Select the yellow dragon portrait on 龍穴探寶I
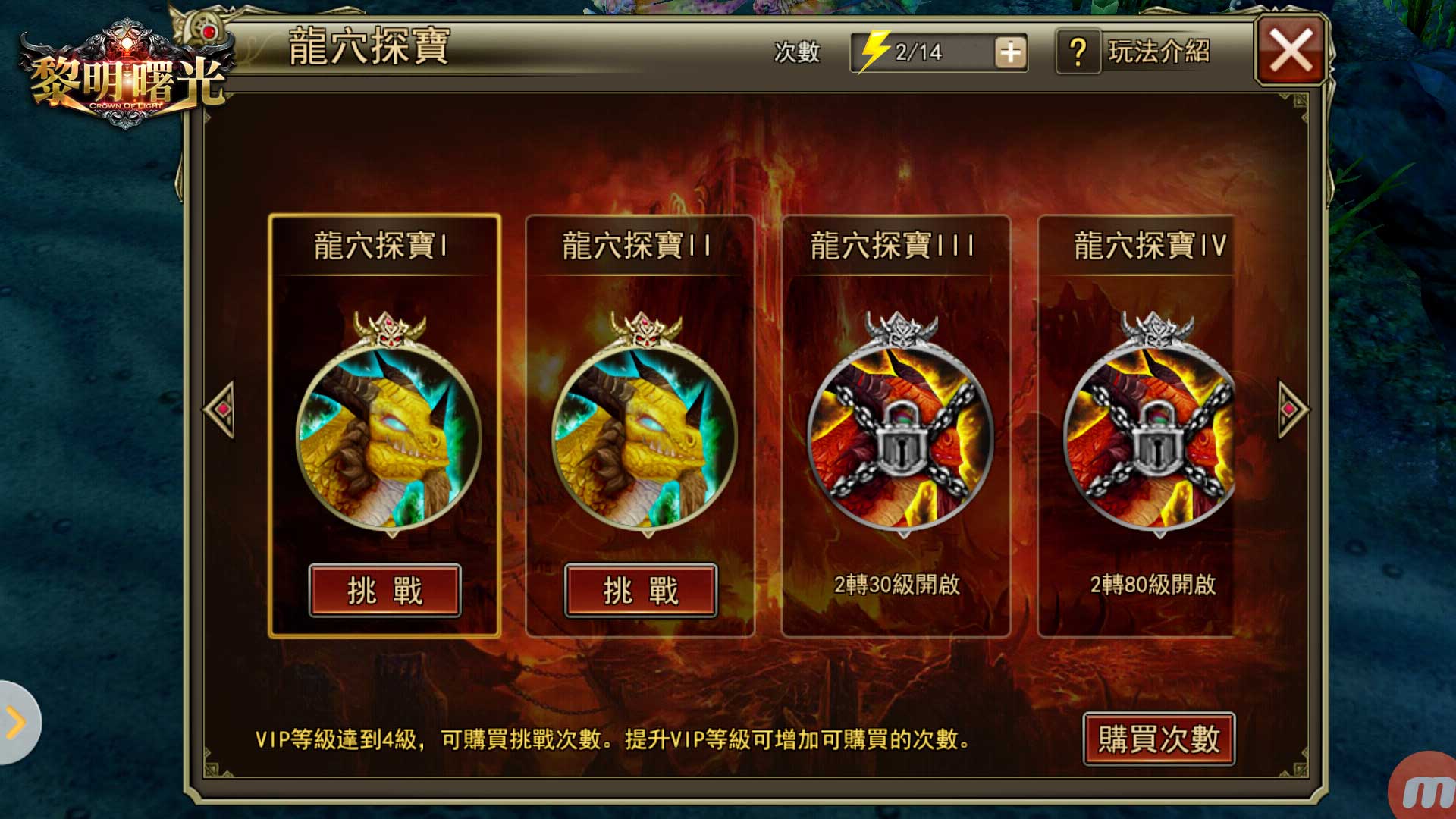This screenshot has height=819, width=1456. (388, 440)
